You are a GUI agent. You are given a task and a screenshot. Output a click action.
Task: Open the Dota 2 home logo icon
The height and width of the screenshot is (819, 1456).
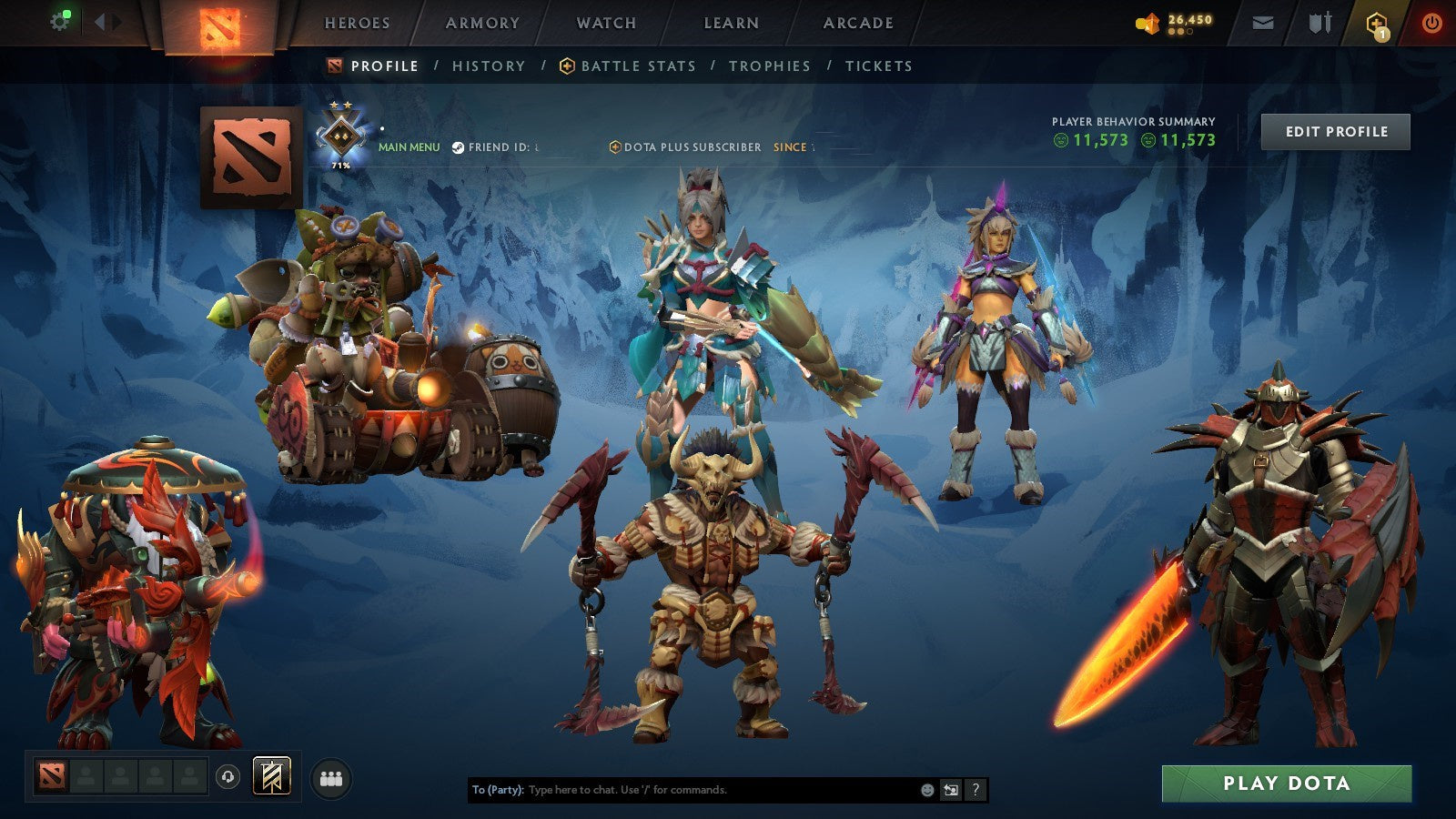pyautogui.click(x=218, y=23)
